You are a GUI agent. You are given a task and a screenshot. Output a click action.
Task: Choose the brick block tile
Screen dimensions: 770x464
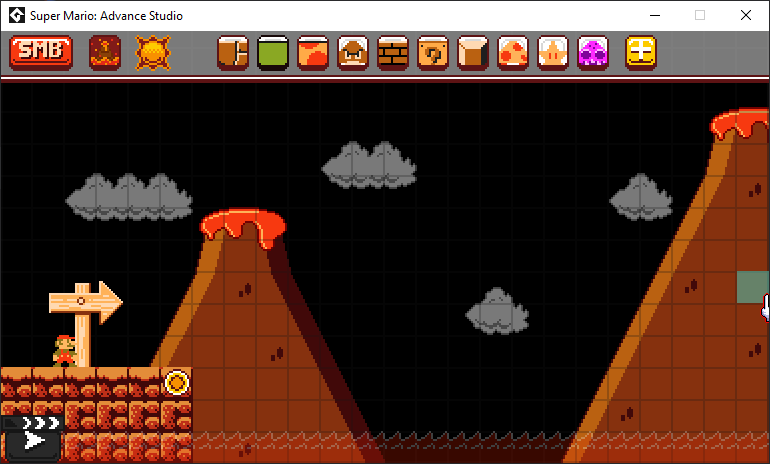(x=393, y=52)
